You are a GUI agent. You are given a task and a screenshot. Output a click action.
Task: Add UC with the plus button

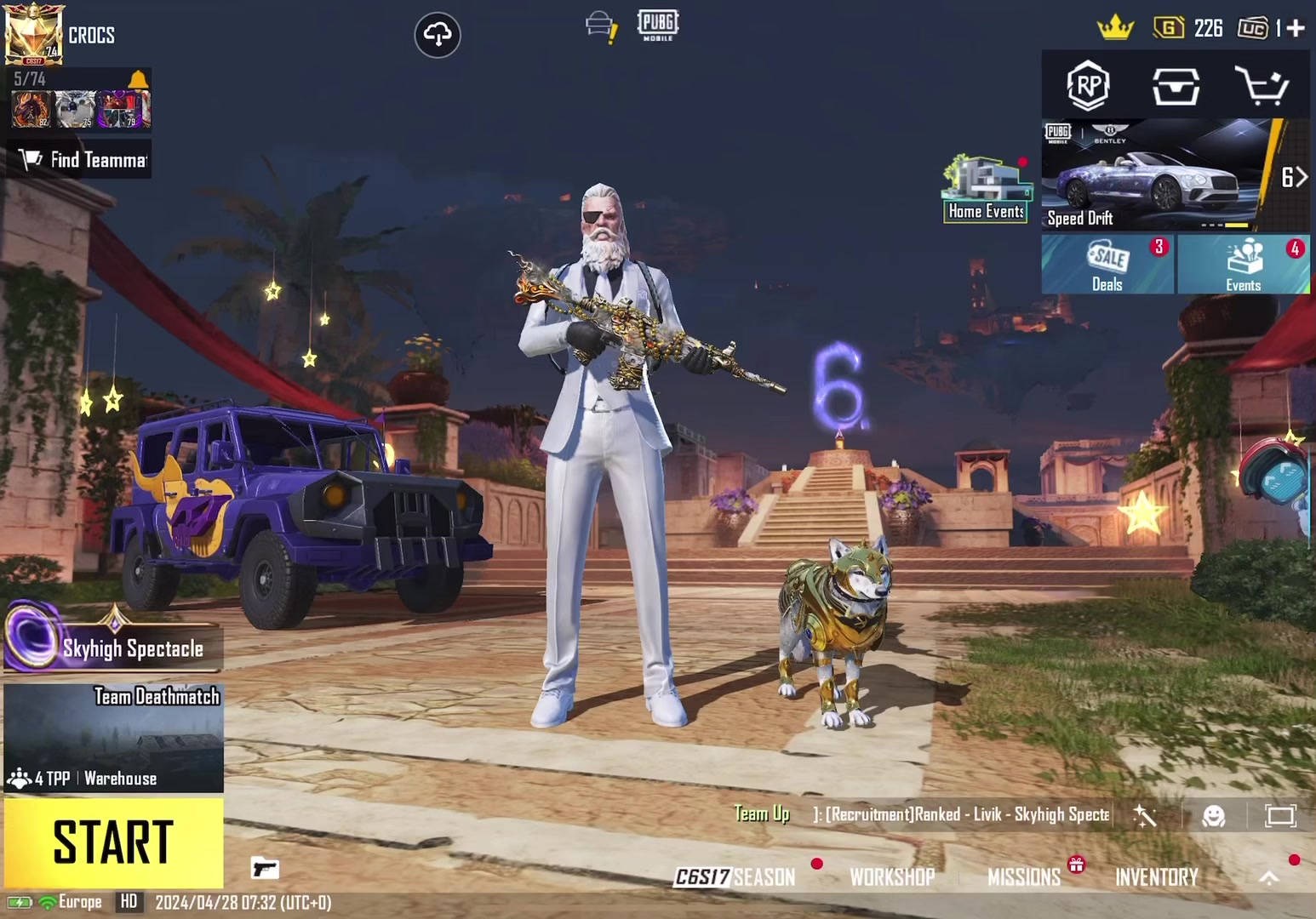point(1296,29)
